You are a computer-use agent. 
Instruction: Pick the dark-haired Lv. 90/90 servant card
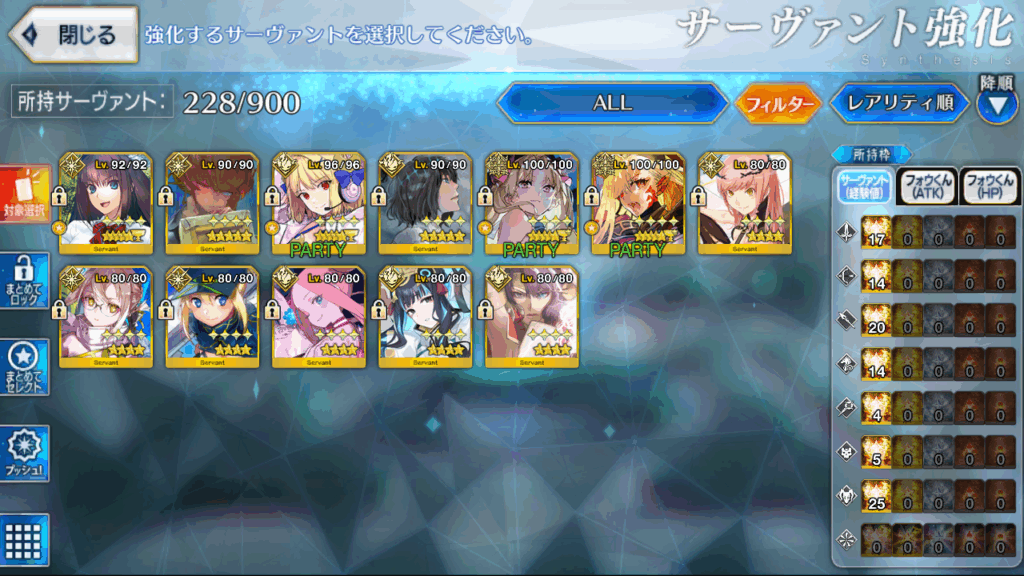point(424,202)
